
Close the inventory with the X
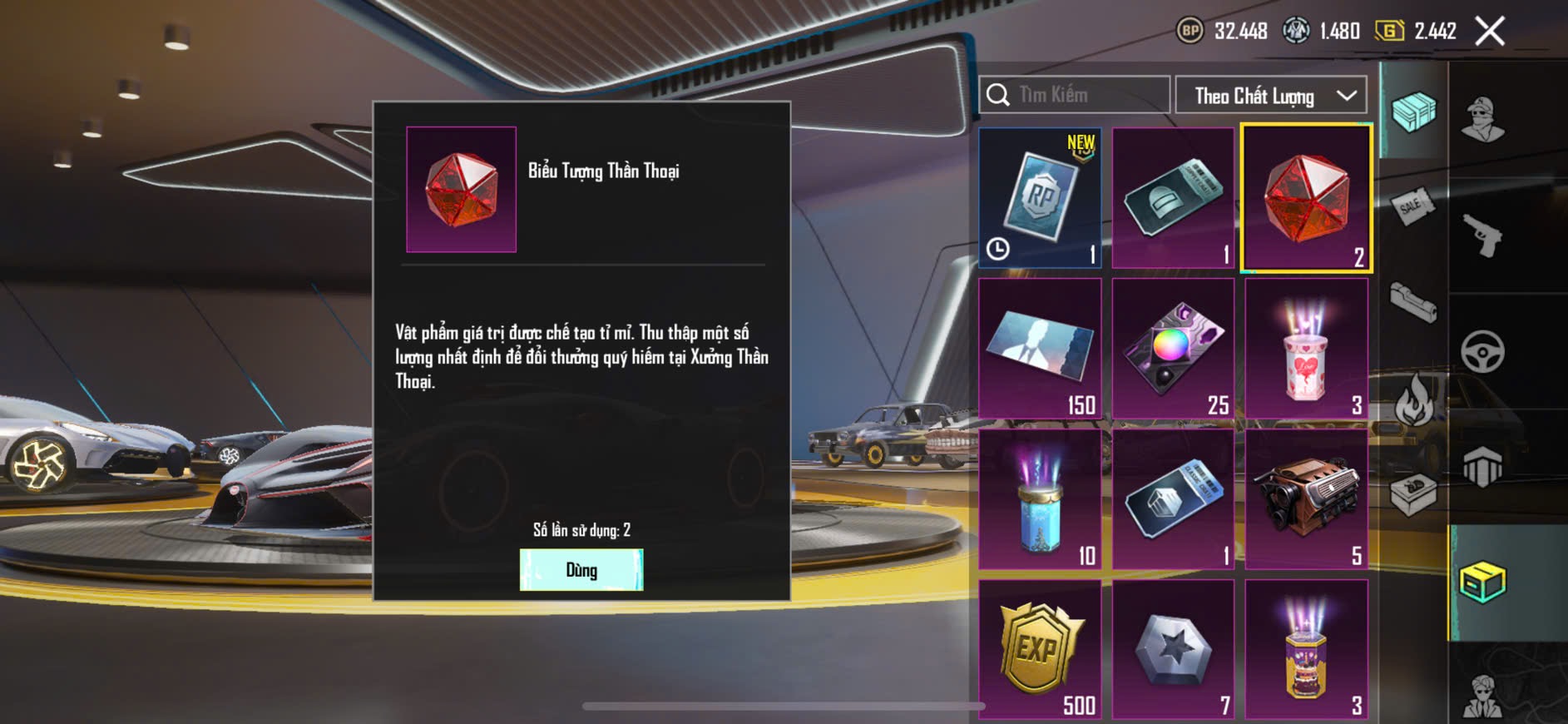click(x=1489, y=32)
